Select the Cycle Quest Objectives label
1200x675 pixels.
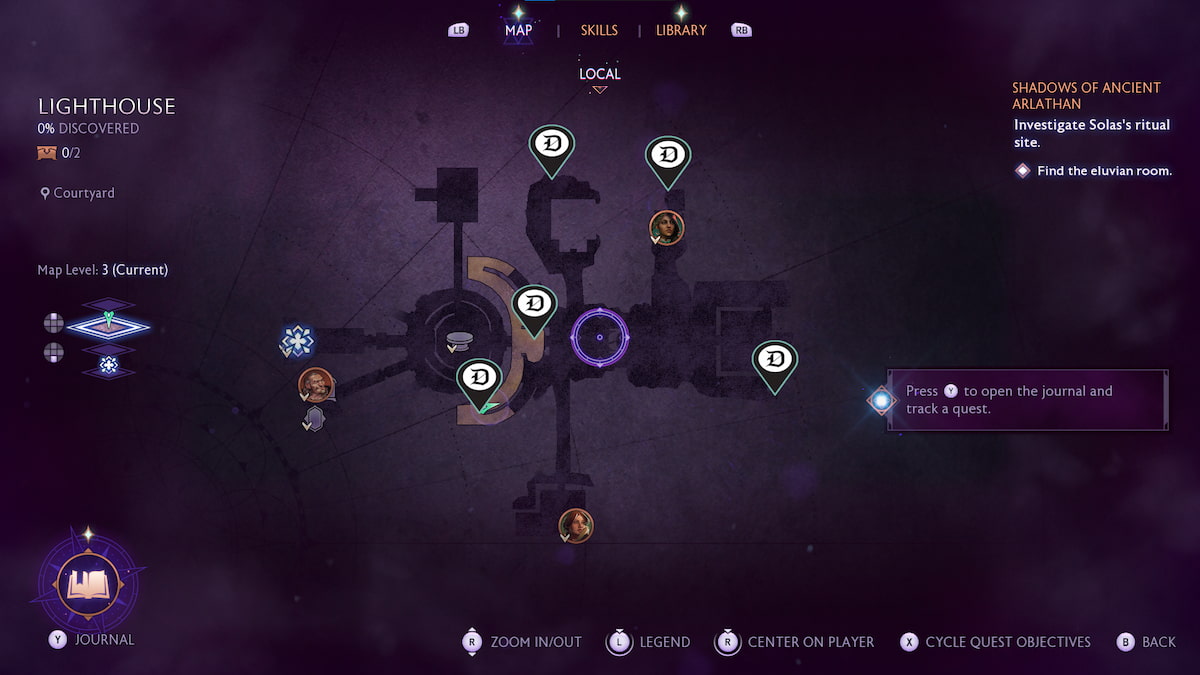point(1007,642)
